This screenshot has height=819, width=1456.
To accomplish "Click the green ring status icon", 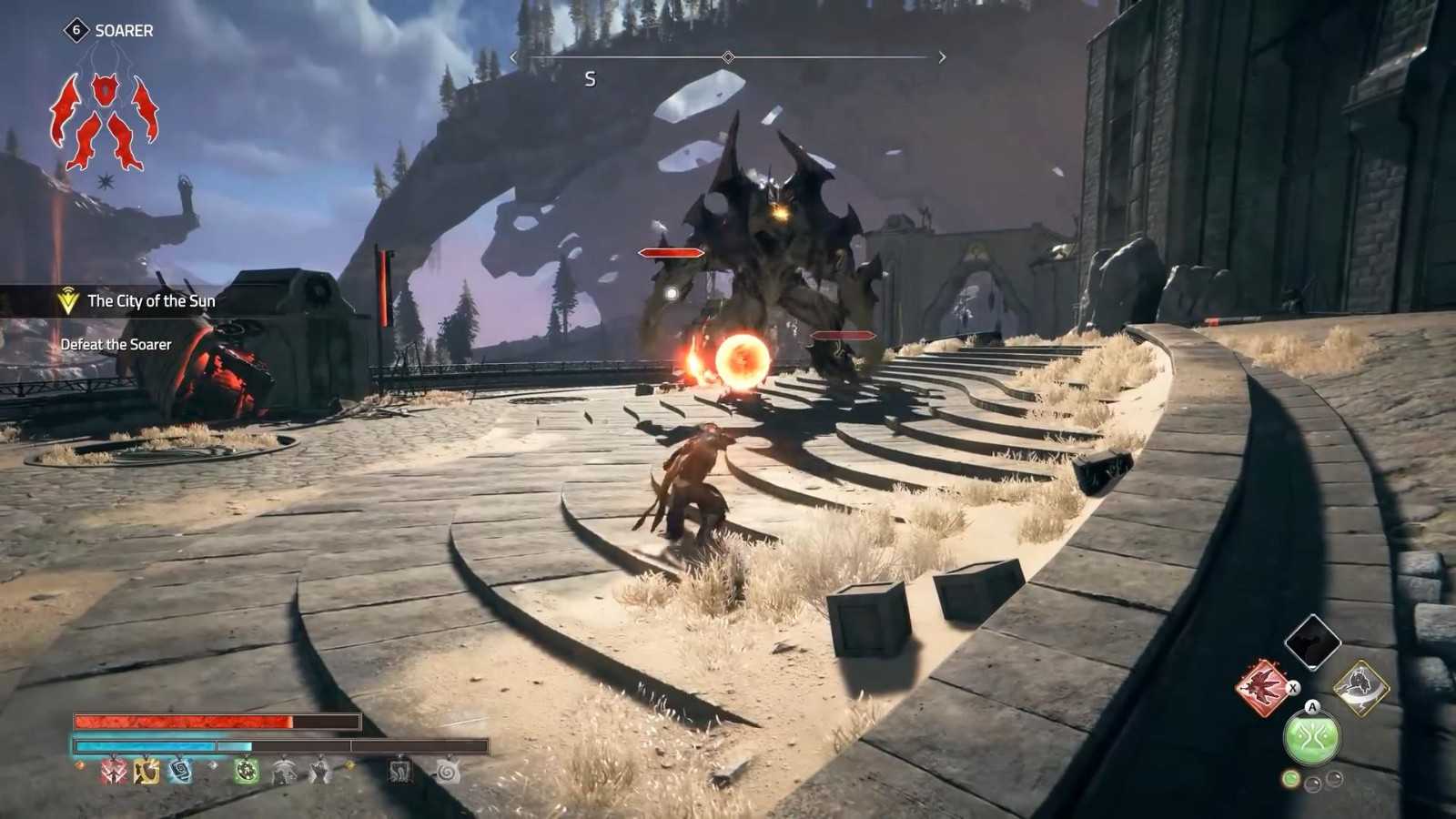I will click(x=247, y=771).
